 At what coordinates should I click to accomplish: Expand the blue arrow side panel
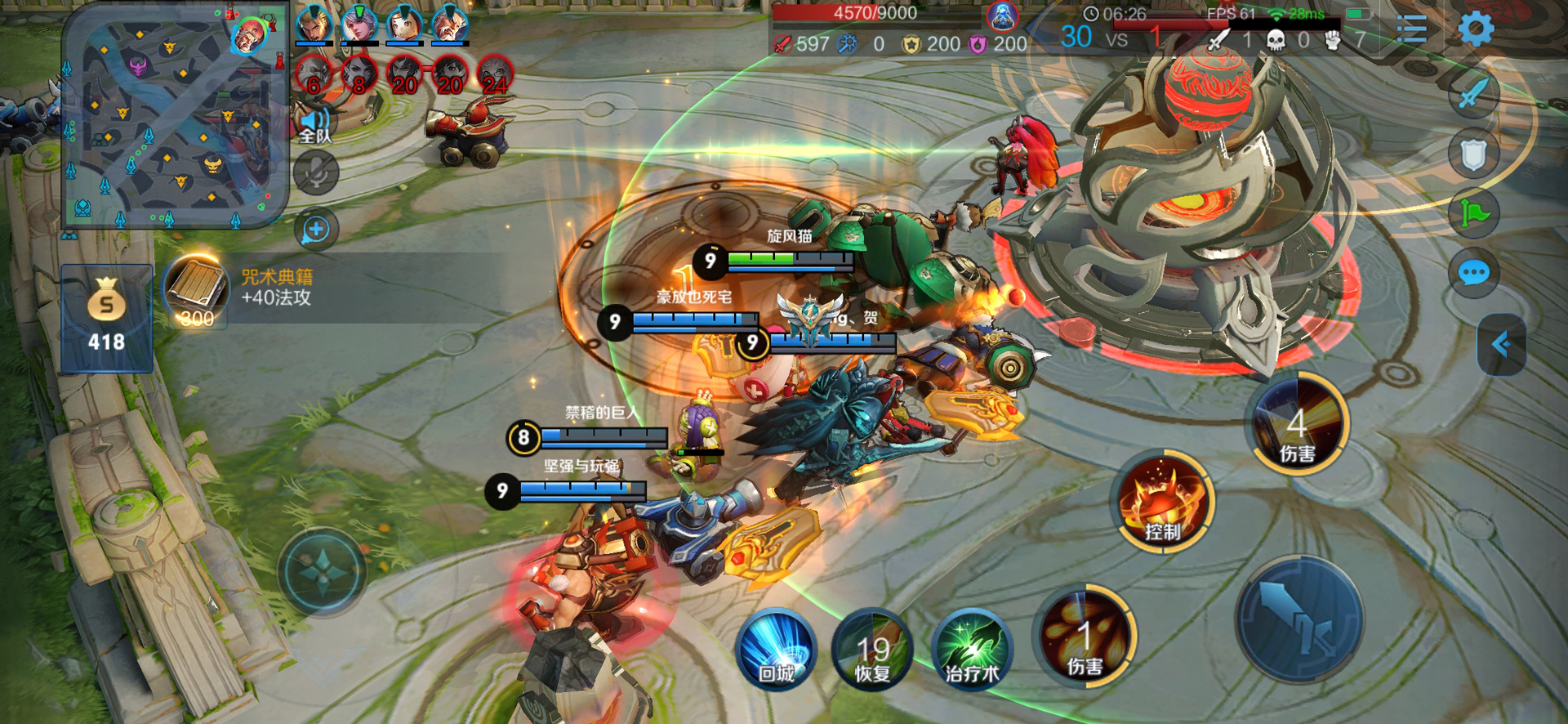point(1501,344)
